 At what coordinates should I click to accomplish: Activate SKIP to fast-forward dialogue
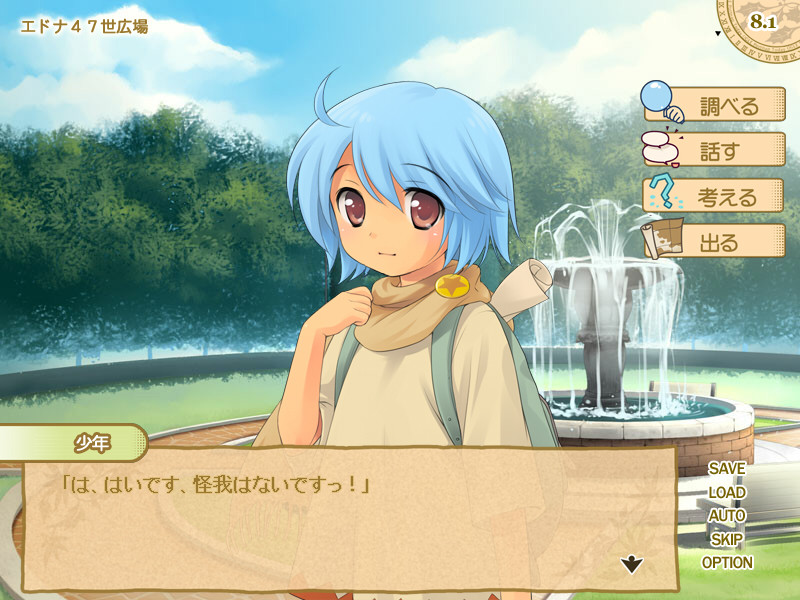[x=727, y=539]
